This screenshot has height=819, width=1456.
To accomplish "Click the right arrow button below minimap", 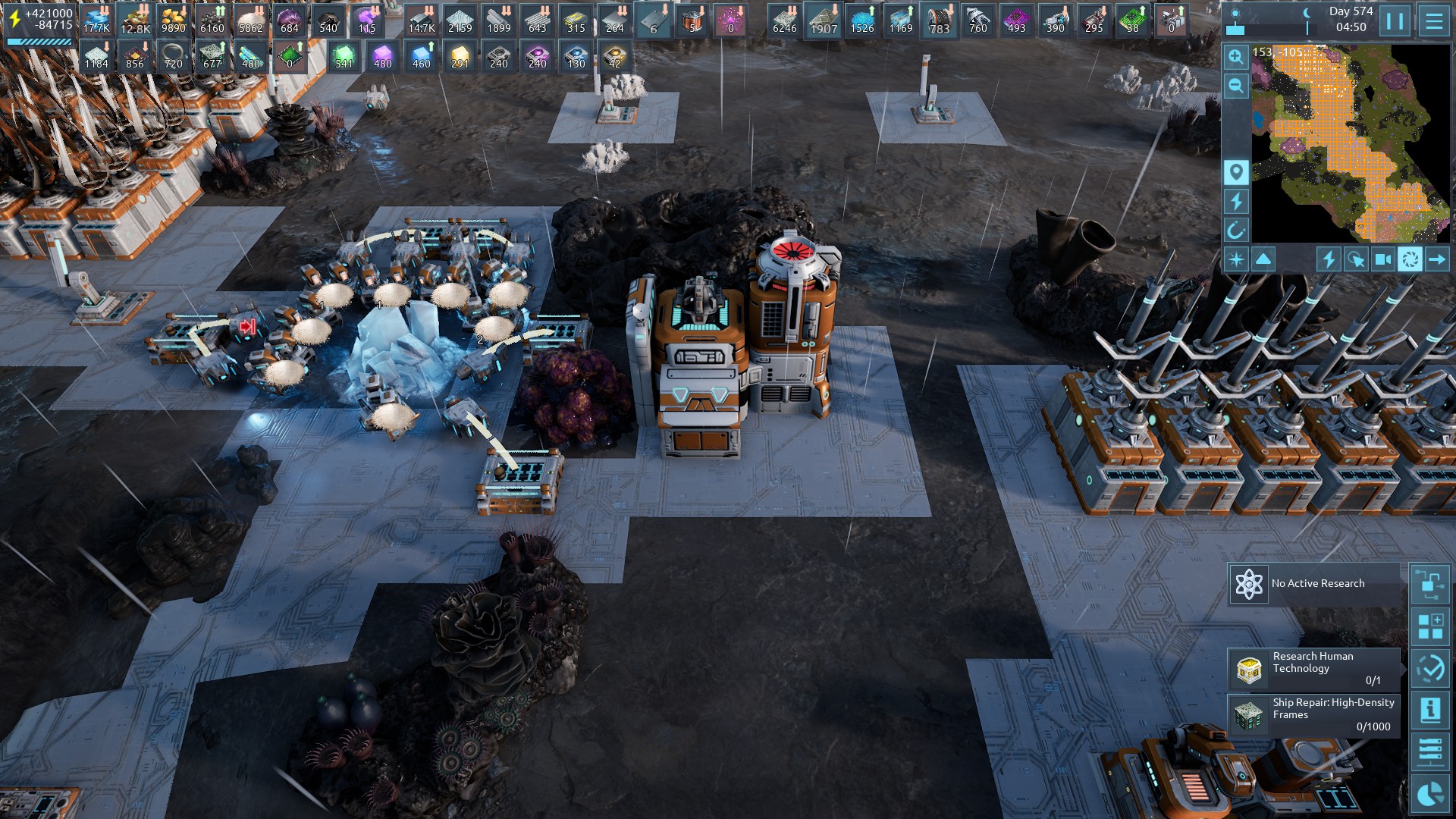I will click(x=1436, y=259).
